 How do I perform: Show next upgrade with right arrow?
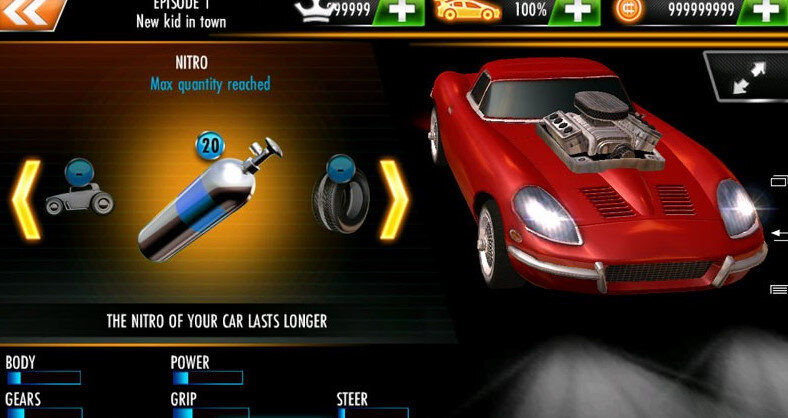click(x=393, y=200)
